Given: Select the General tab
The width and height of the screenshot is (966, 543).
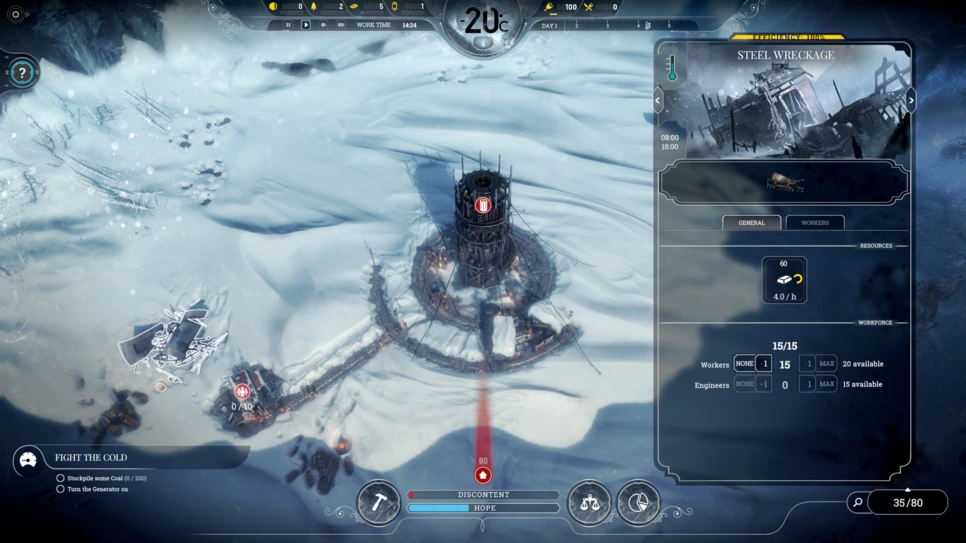Looking at the screenshot, I should (x=751, y=223).
